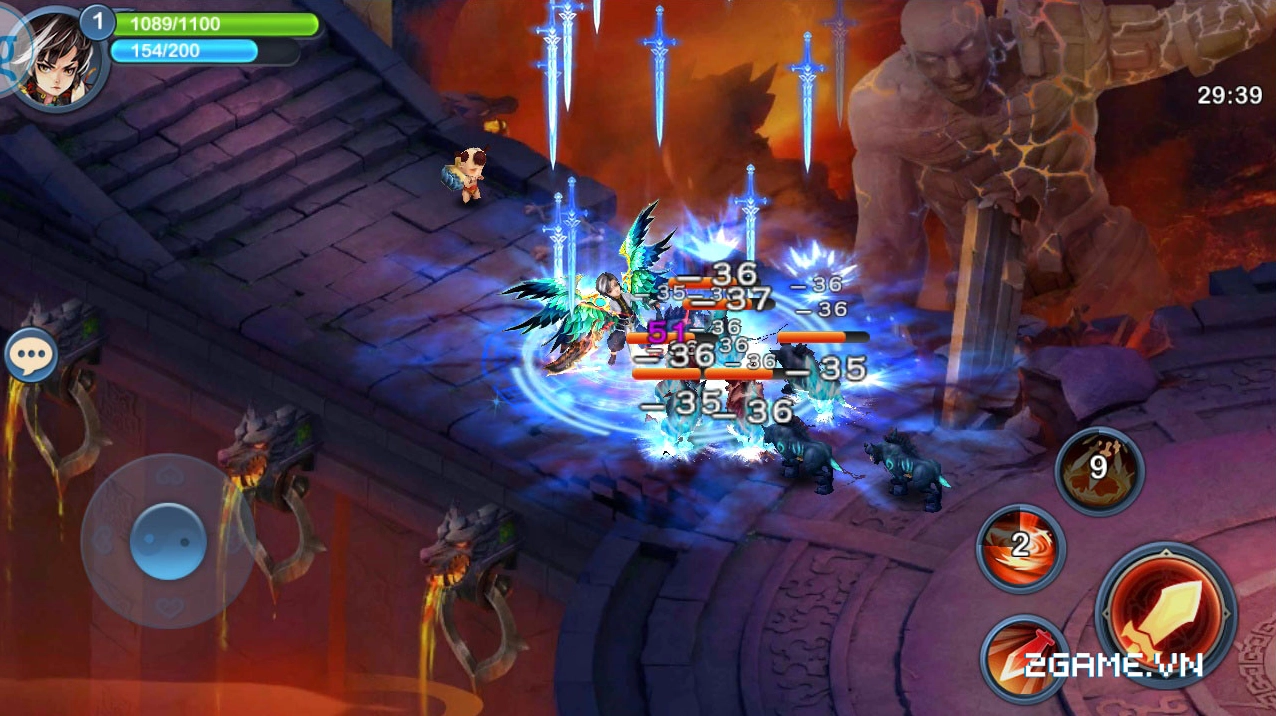
Task: Tap the yin-yang virtual joystick
Action: tap(168, 541)
